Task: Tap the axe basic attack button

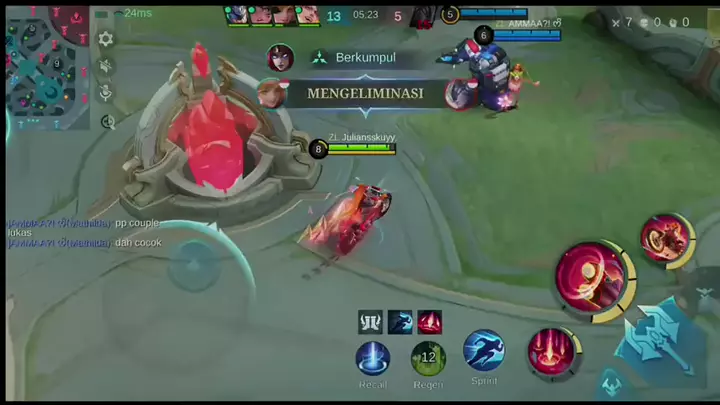Action: tap(653, 338)
